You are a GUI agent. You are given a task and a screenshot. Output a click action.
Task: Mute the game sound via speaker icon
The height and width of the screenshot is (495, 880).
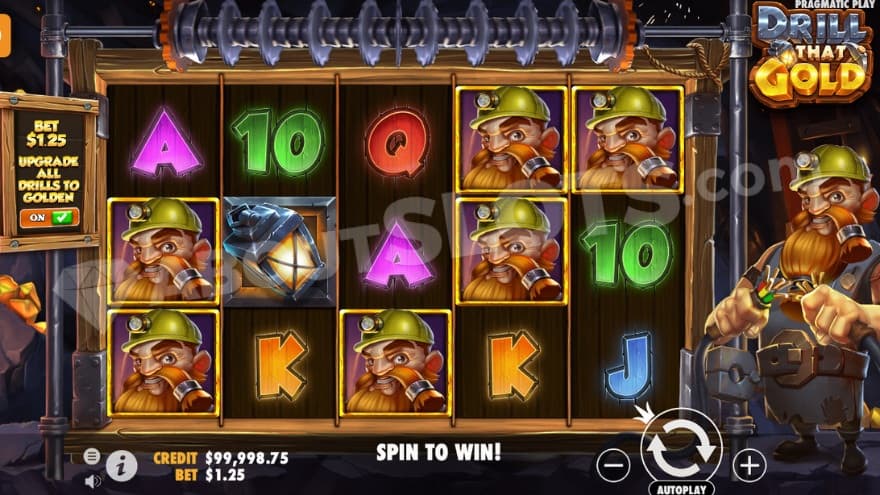pos(92,481)
